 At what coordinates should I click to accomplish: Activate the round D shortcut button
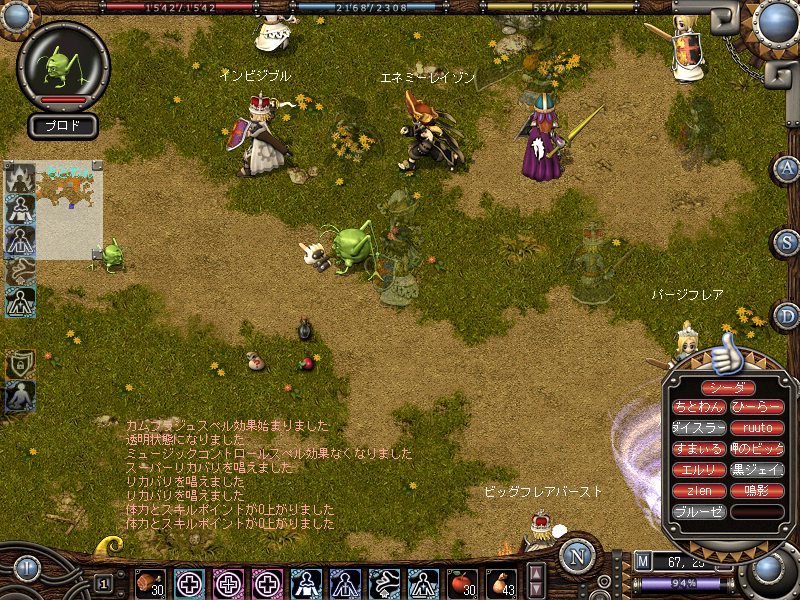coord(786,317)
